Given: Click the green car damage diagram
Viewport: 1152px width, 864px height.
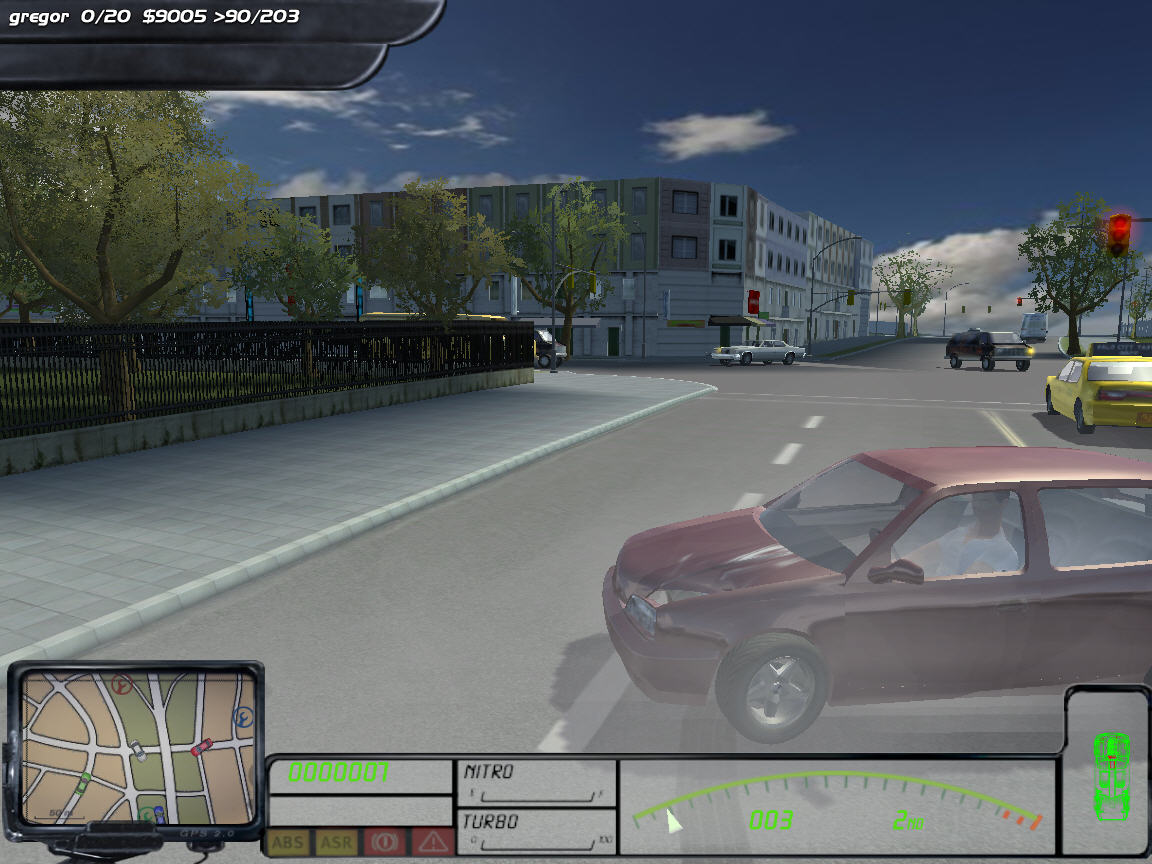Looking at the screenshot, I should pyautogui.click(x=1110, y=765).
